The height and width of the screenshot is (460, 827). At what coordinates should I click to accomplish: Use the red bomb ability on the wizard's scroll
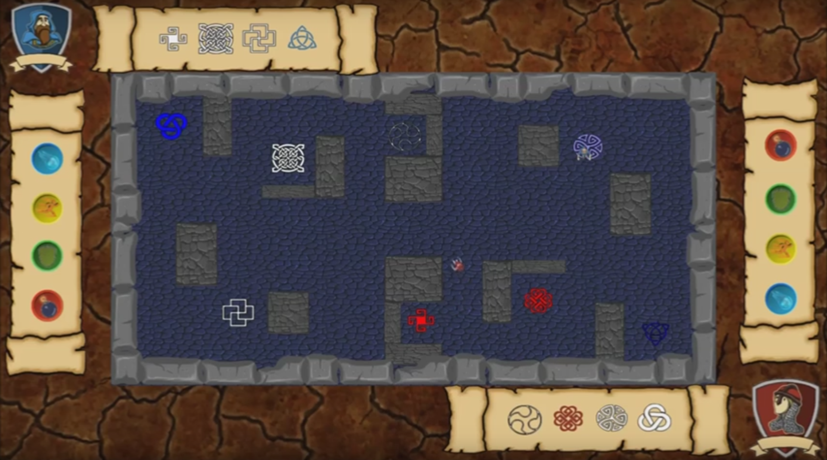pos(47,304)
